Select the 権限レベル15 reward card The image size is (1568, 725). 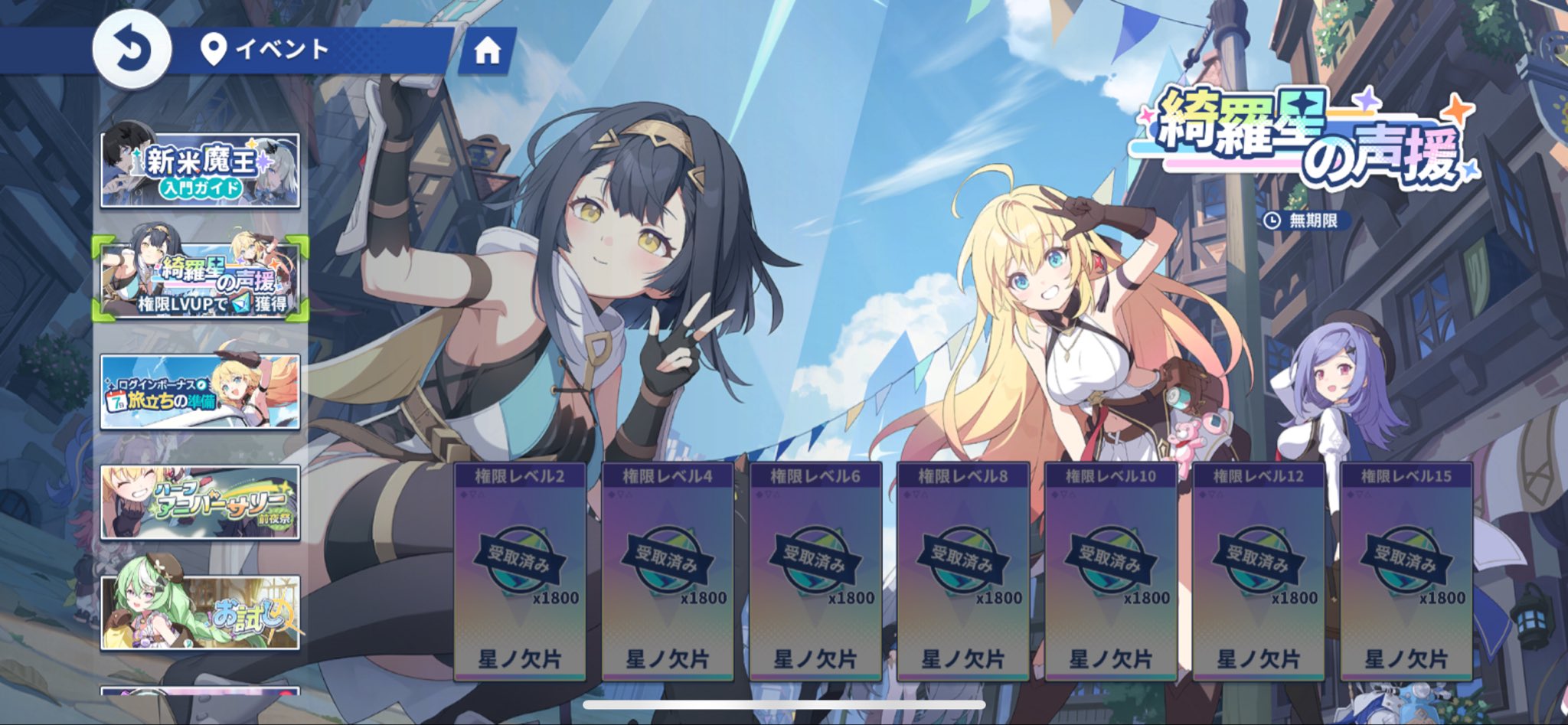click(x=1406, y=571)
